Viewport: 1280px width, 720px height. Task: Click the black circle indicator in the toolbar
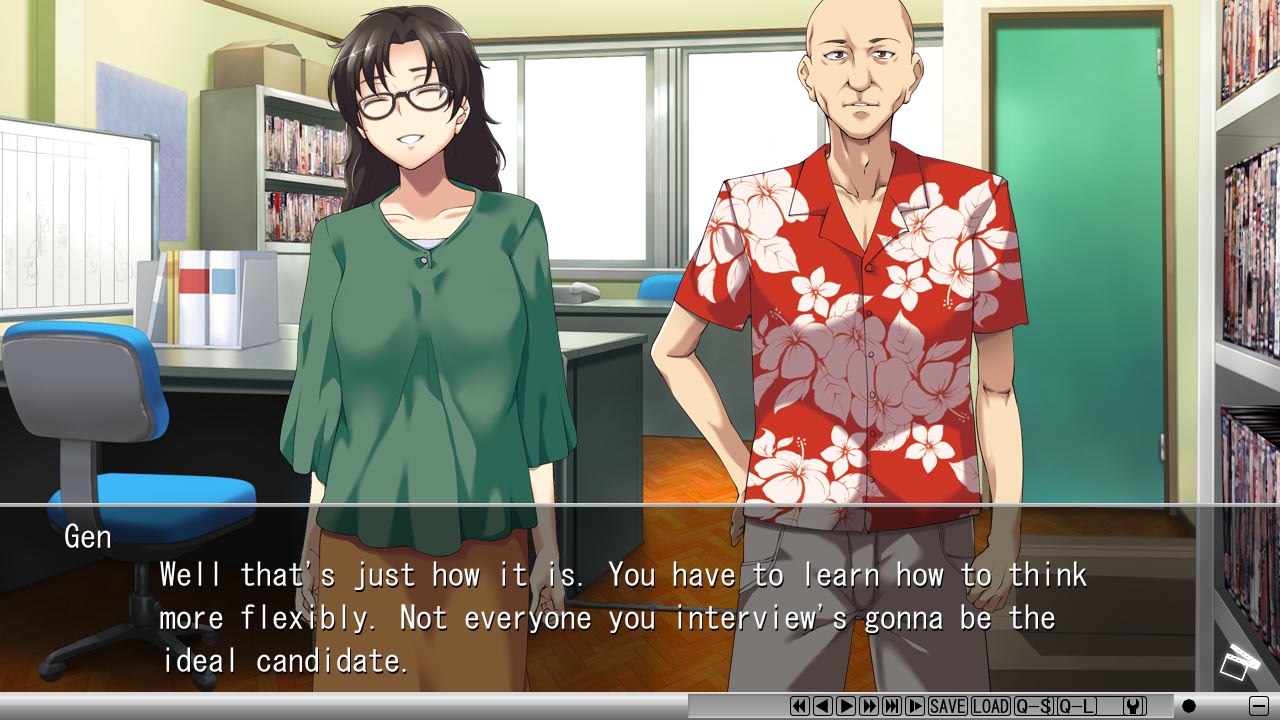[x=1188, y=706]
